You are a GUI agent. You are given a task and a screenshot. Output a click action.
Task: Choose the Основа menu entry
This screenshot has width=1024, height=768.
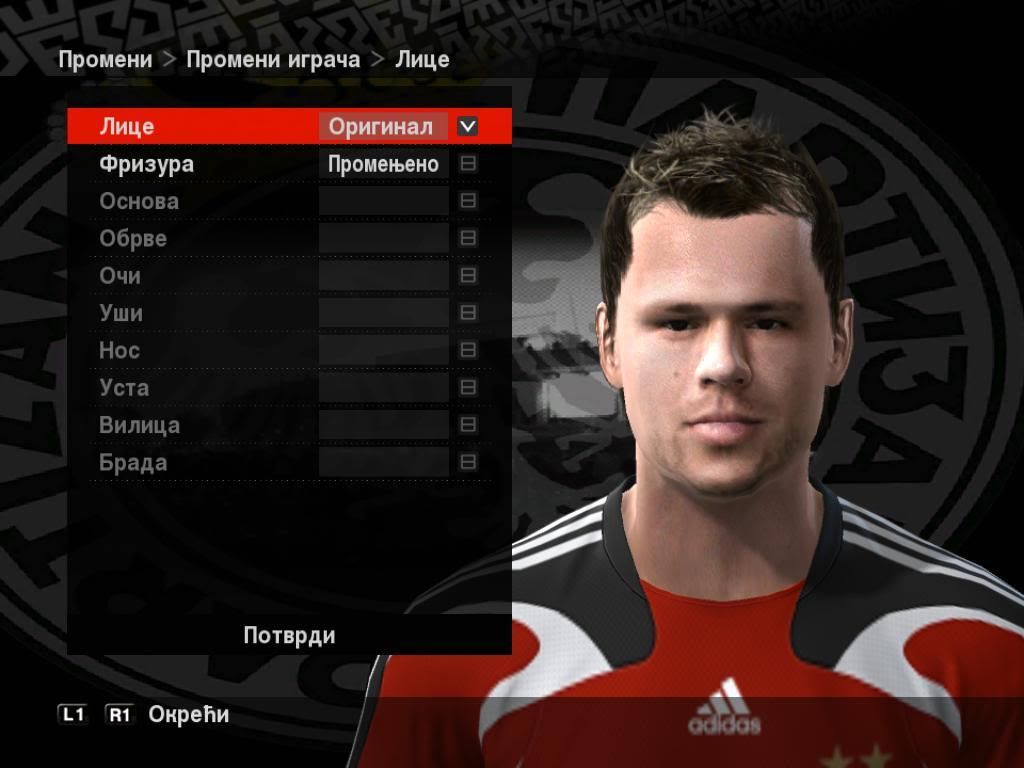point(139,201)
